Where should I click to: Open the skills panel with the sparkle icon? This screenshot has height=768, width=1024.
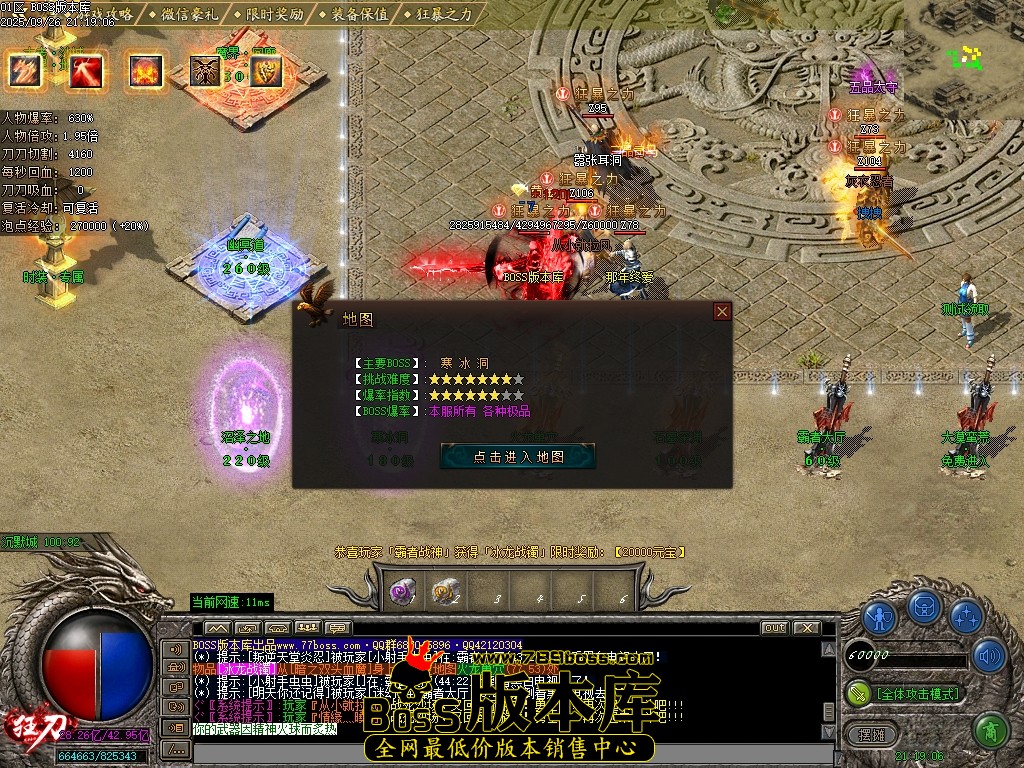coord(966,617)
